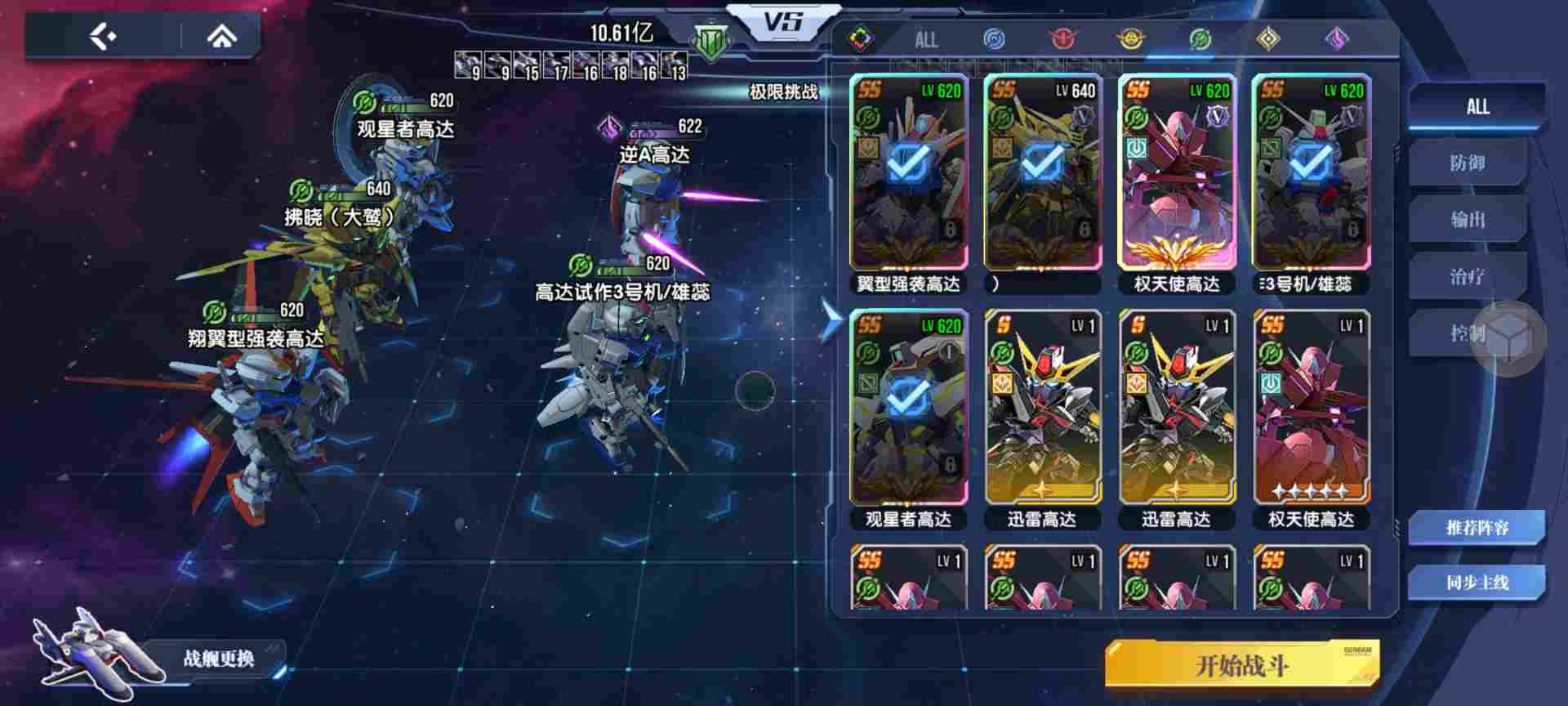
Task: Select the ALL filter tab on right panel
Action: tap(1475, 106)
